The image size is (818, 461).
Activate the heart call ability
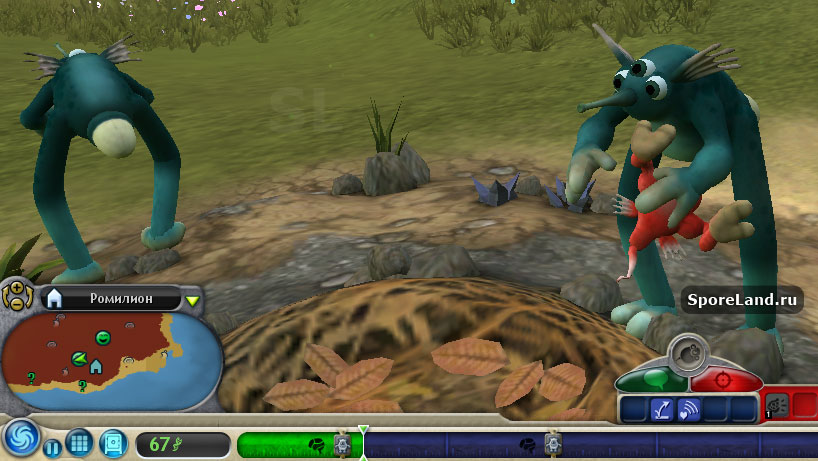tap(688, 408)
